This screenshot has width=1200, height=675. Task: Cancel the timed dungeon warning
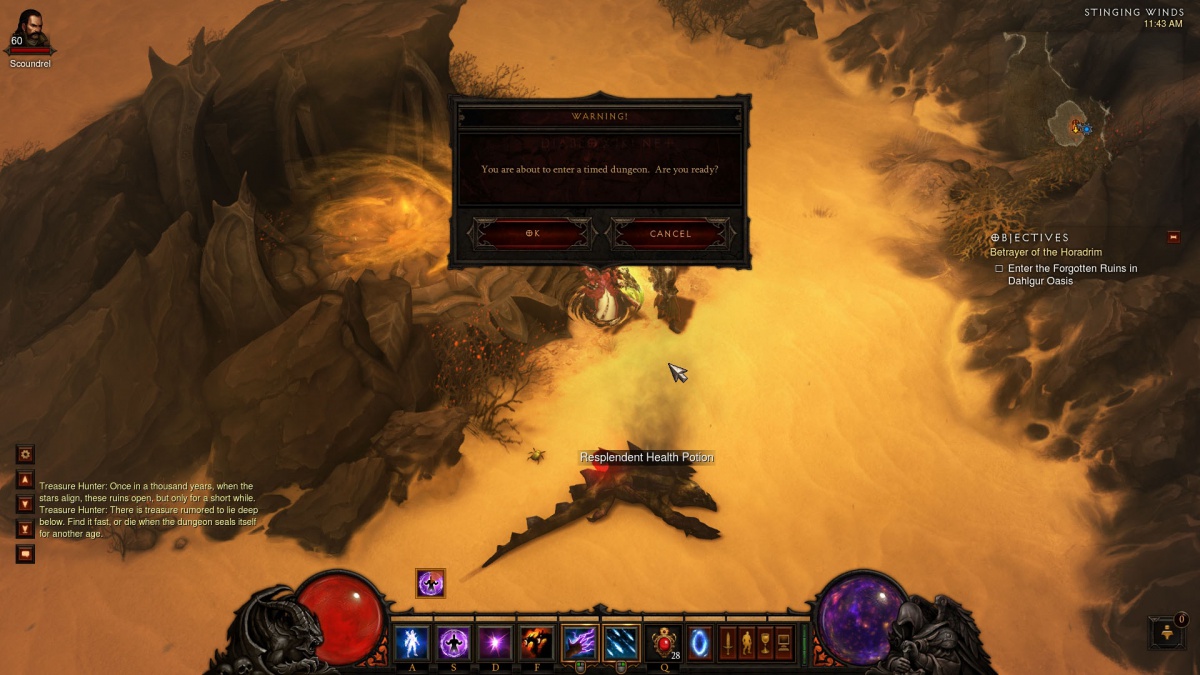pos(670,234)
